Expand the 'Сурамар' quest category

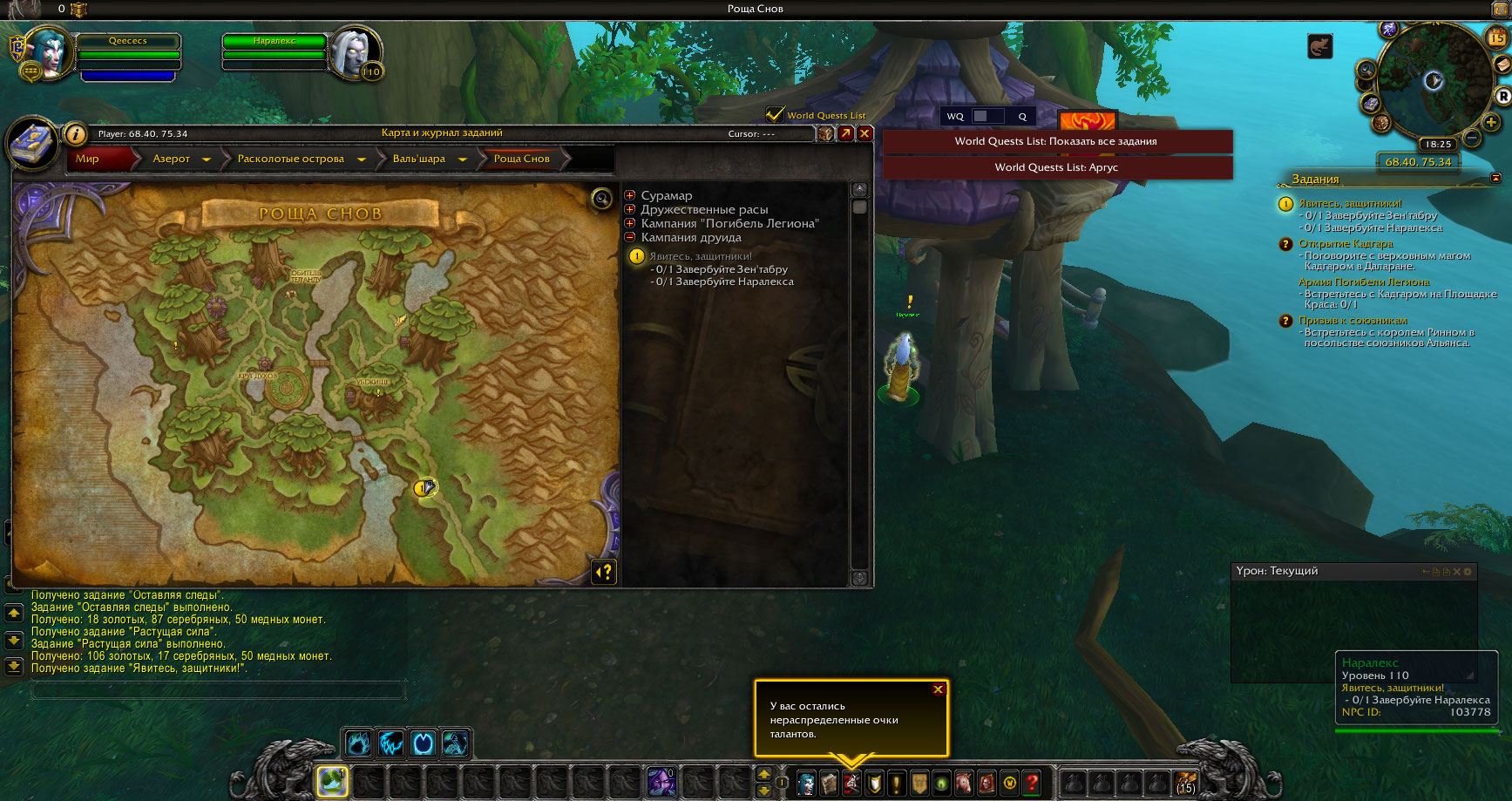(630, 195)
